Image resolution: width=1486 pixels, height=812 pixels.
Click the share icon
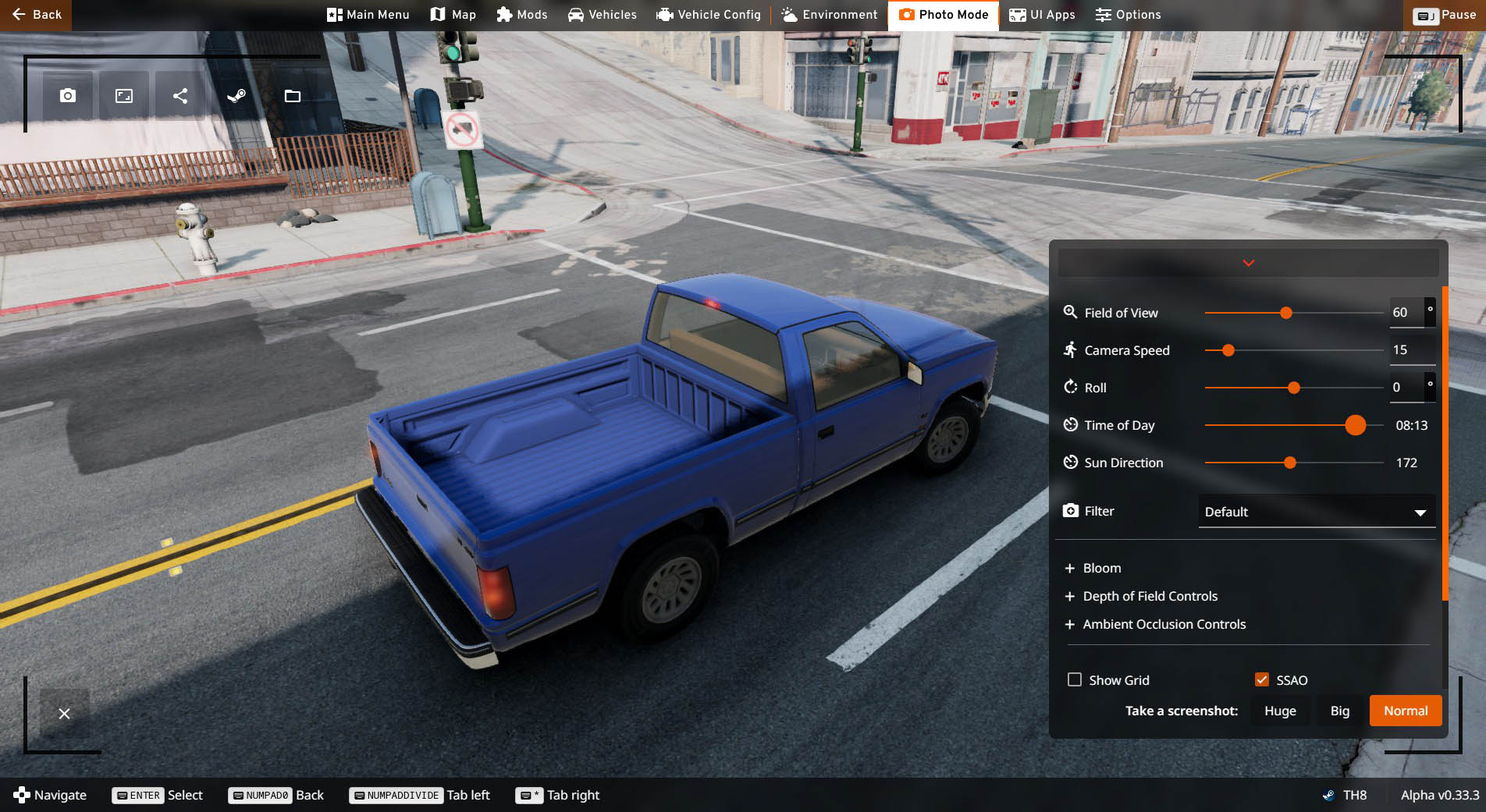coord(180,96)
